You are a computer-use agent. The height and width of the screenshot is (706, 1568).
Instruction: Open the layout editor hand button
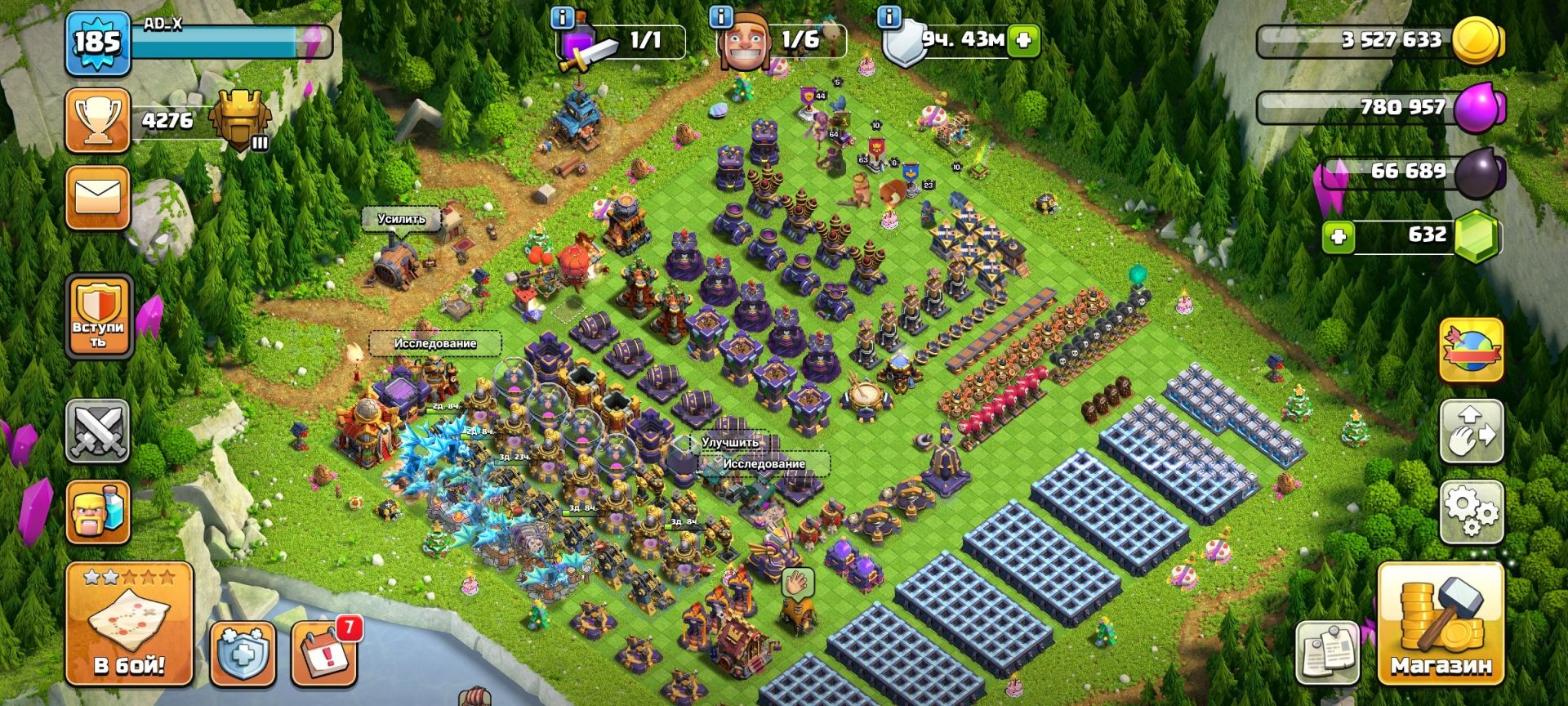(x=1471, y=431)
